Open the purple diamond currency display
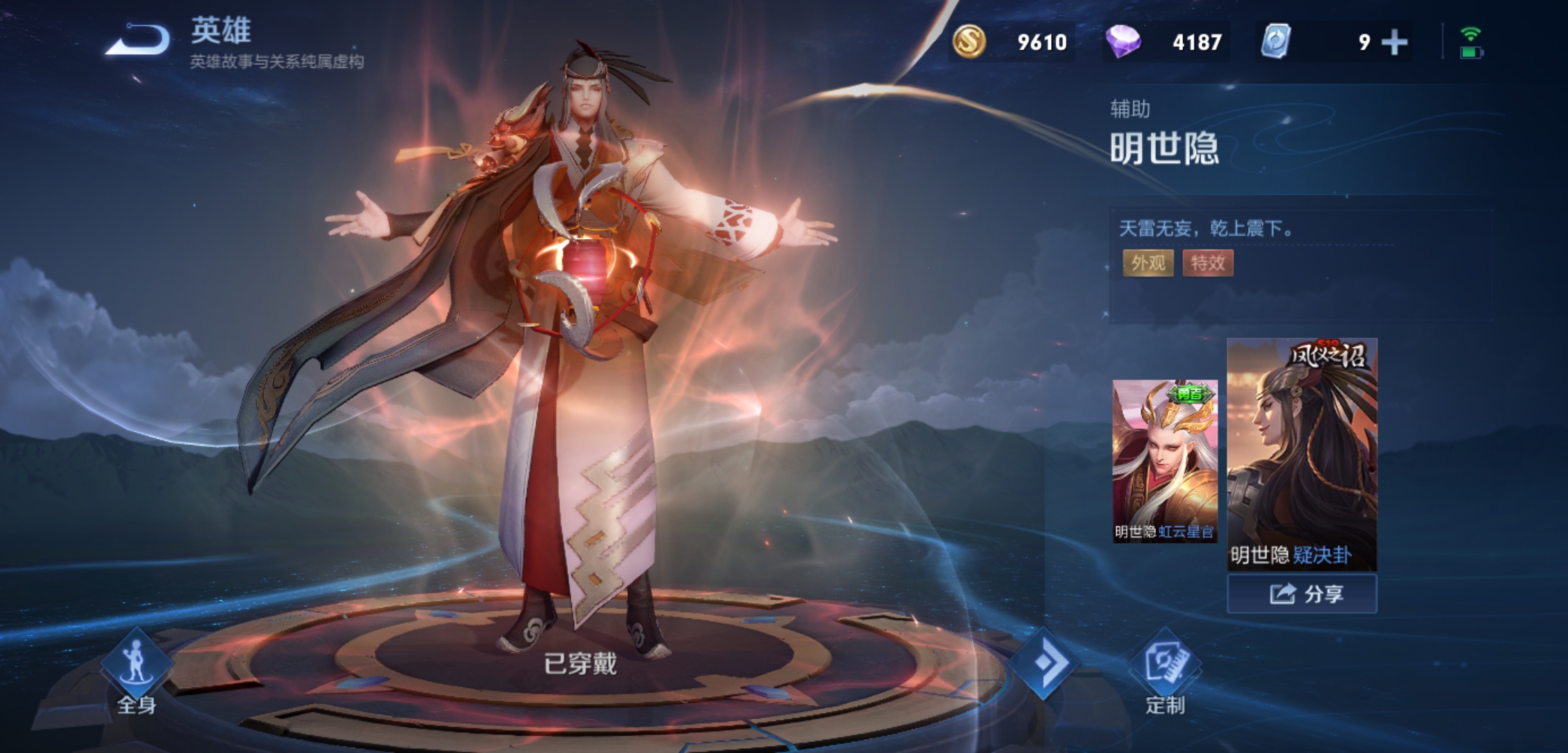The image size is (1568, 753). pos(1165,43)
